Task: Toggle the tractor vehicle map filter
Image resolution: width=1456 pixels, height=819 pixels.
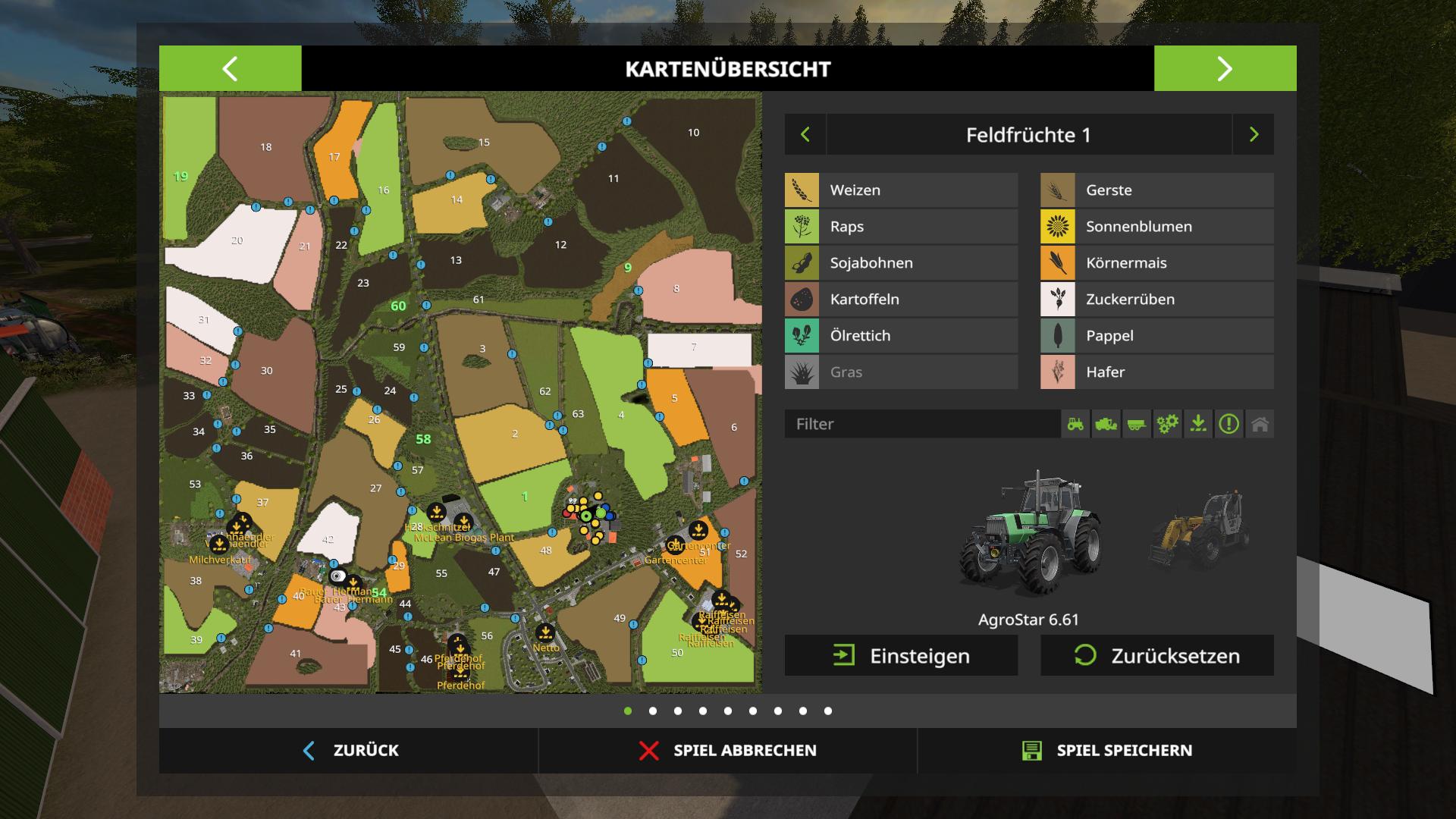Action: [1075, 424]
